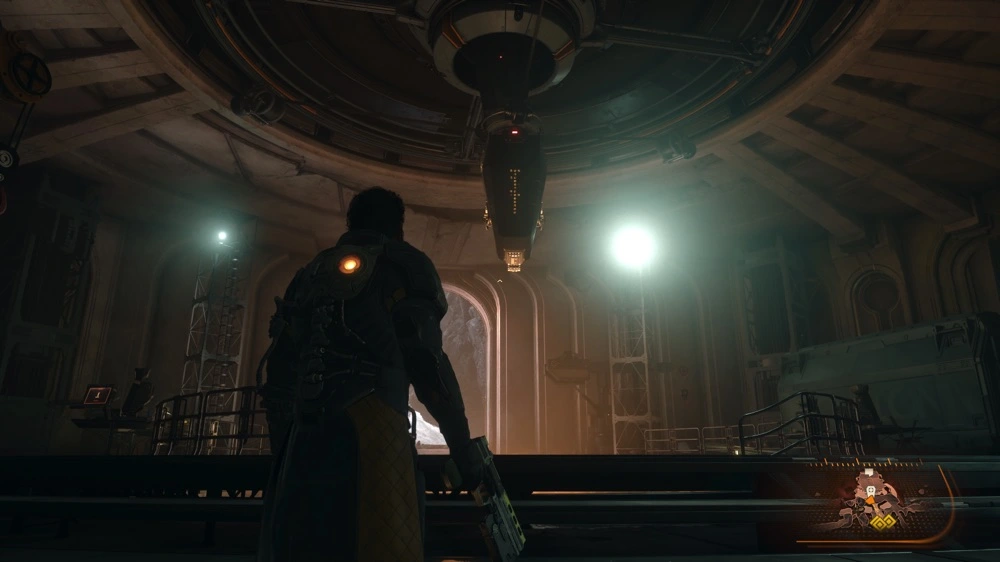Open the minimap in the bottom-right HUD
The image size is (1000, 562).
tap(878, 503)
